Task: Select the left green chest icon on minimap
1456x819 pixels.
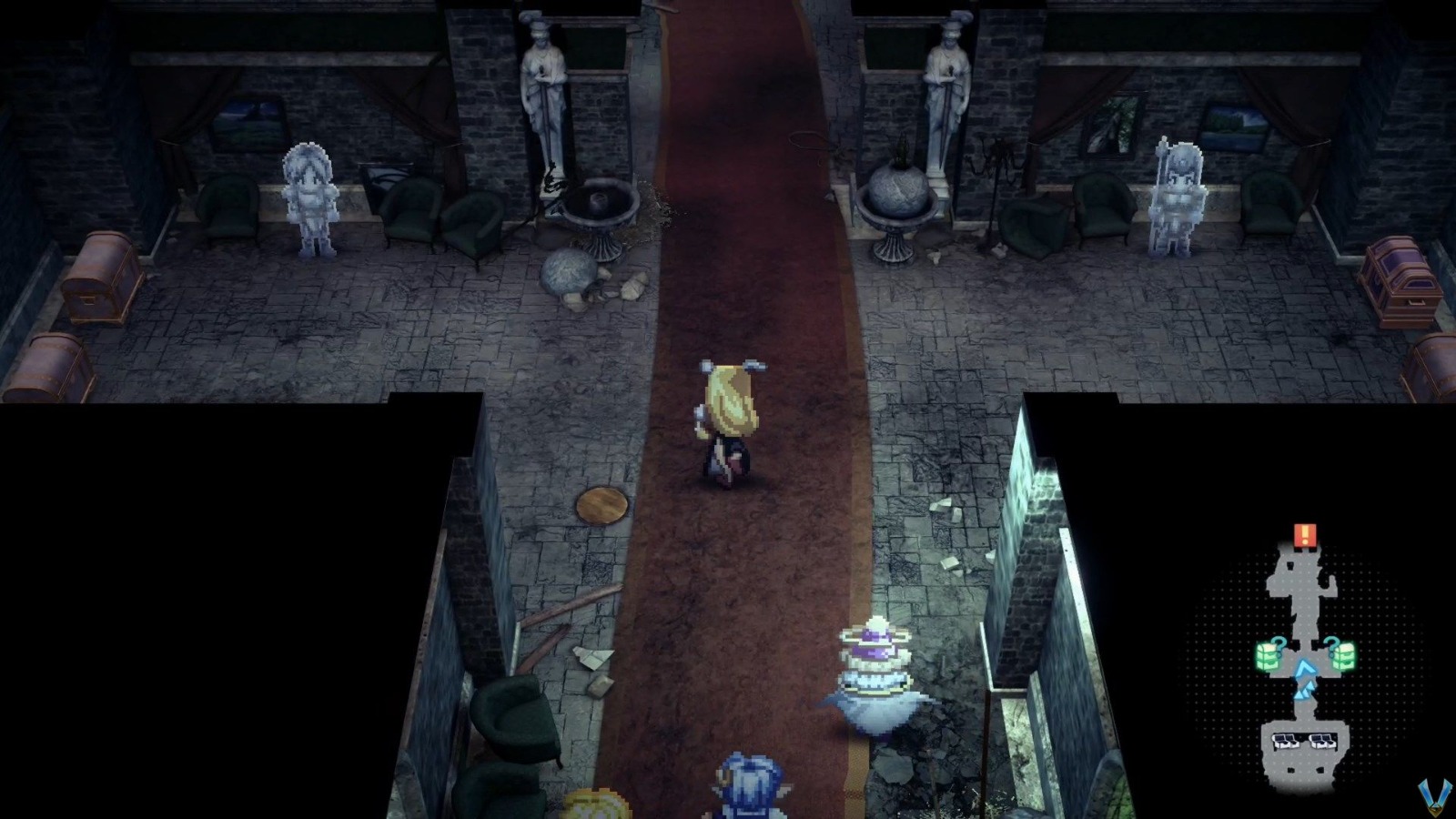Action: tap(1268, 656)
